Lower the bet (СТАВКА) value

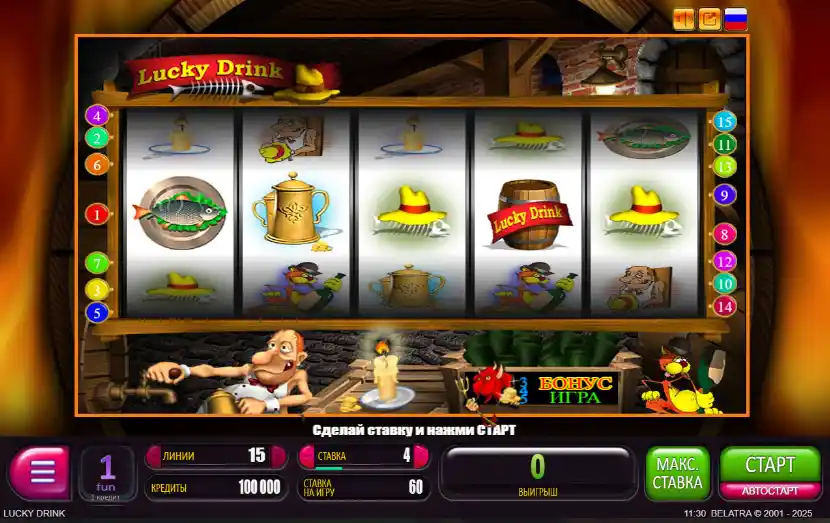coord(307,456)
